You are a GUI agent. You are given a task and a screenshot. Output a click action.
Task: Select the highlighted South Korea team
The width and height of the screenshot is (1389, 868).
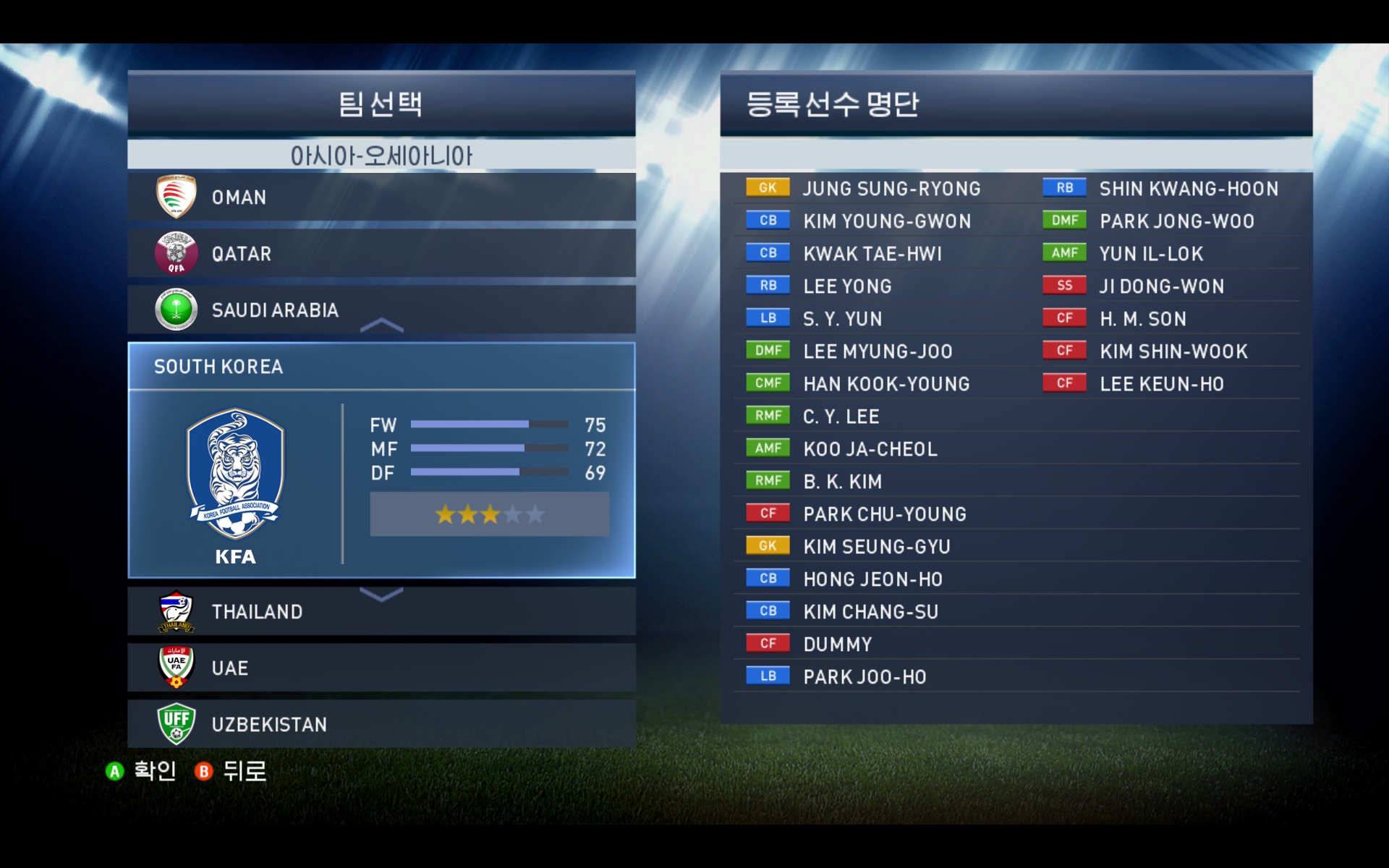(x=381, y=367)
